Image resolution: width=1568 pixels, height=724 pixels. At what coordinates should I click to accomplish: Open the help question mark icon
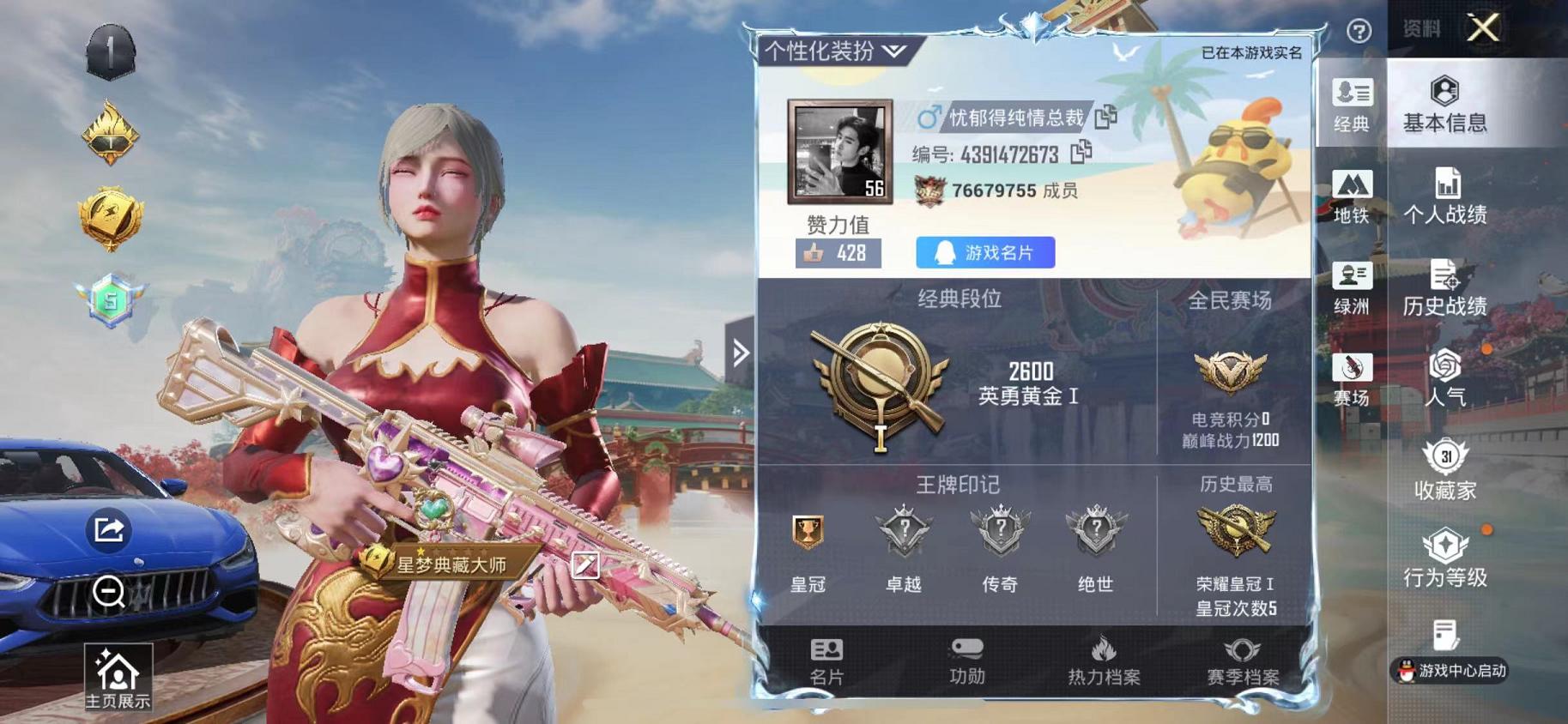[x=1359, y=32]
